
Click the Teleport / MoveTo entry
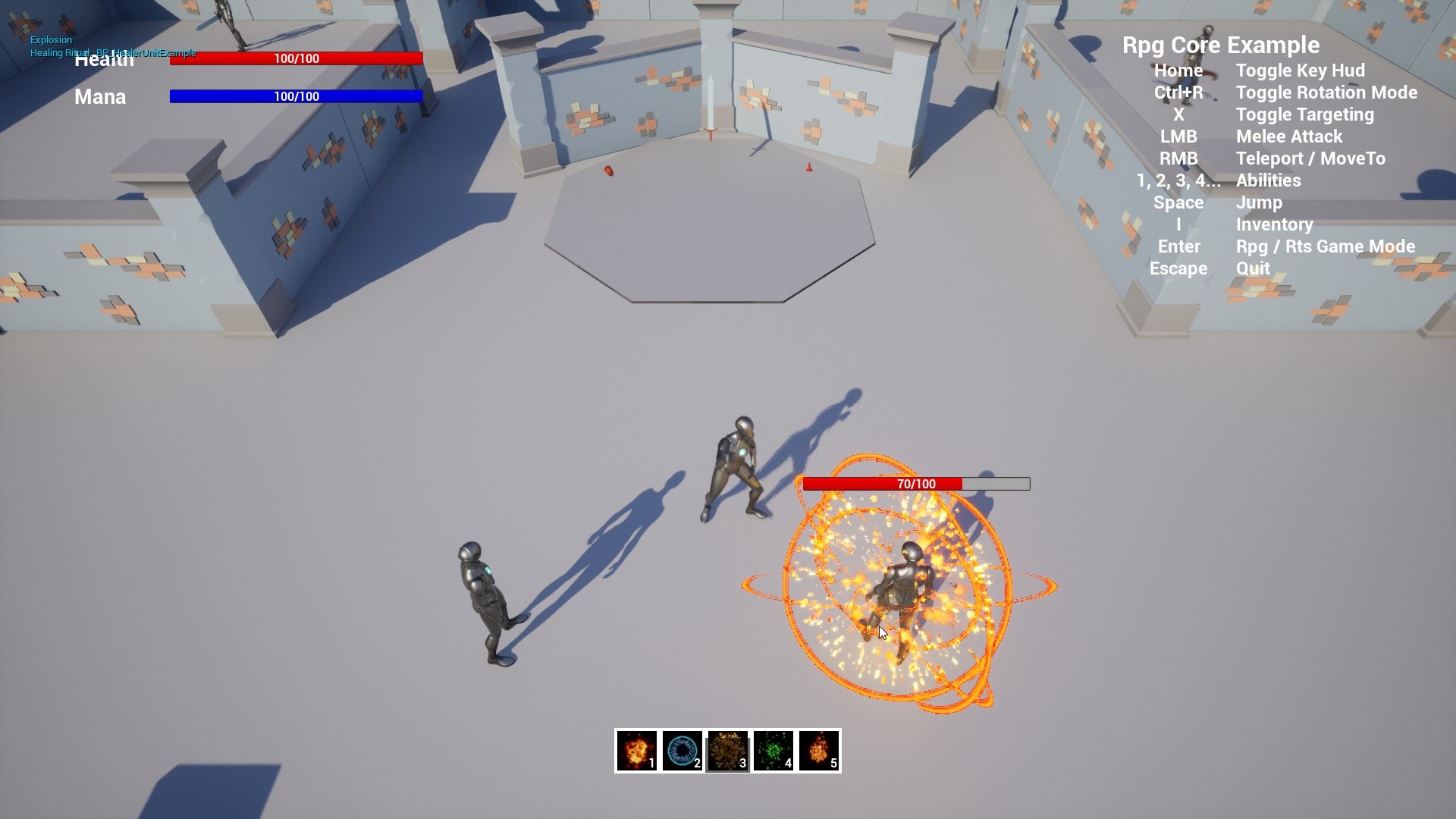[1310, 158]
